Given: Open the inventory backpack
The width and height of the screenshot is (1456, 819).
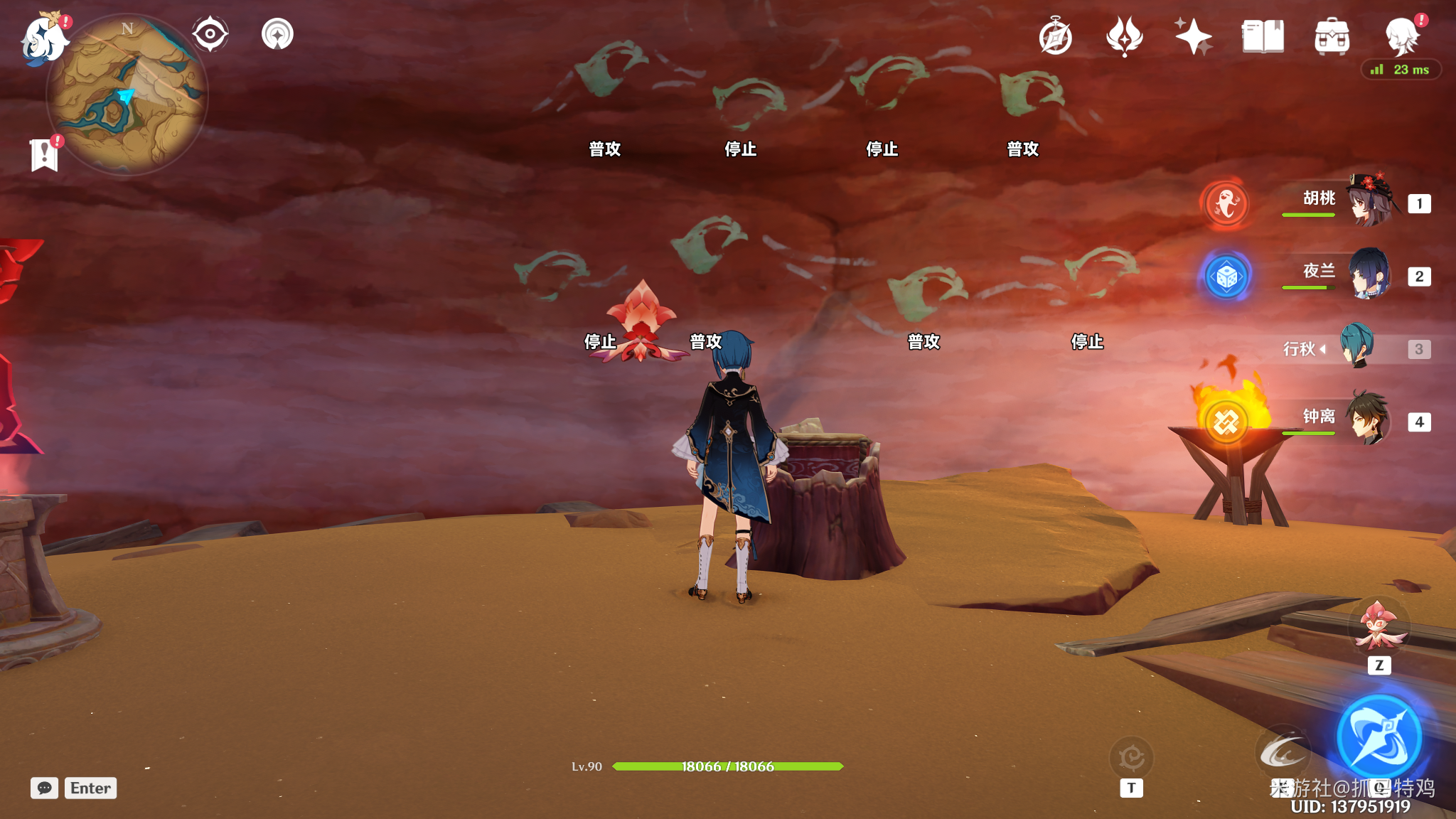Looking at the screenshot, I should (1332, 37).
